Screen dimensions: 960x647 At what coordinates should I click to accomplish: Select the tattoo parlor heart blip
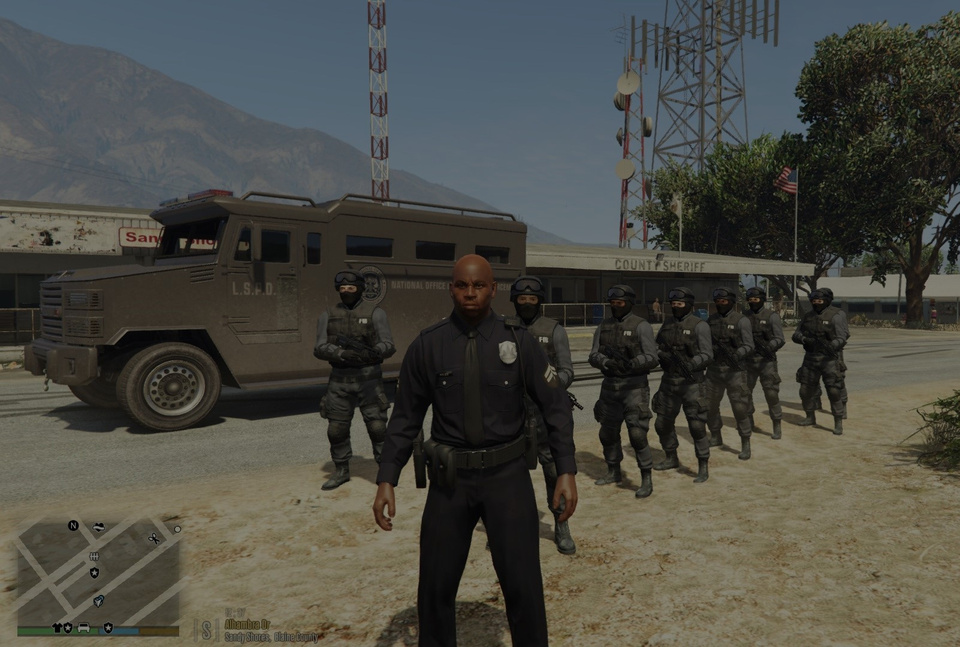click(98, 527)
